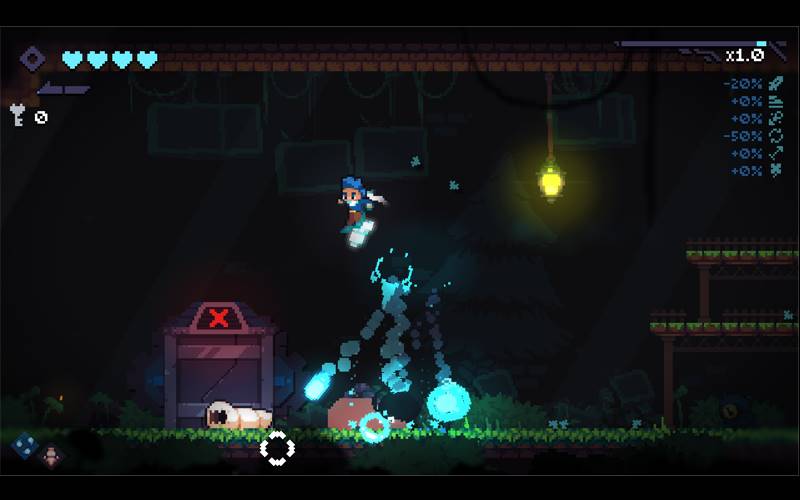Screen dimensions: 800x500
Task: Click the circular arrows stat icon
Action: click(x=774, y=135)
